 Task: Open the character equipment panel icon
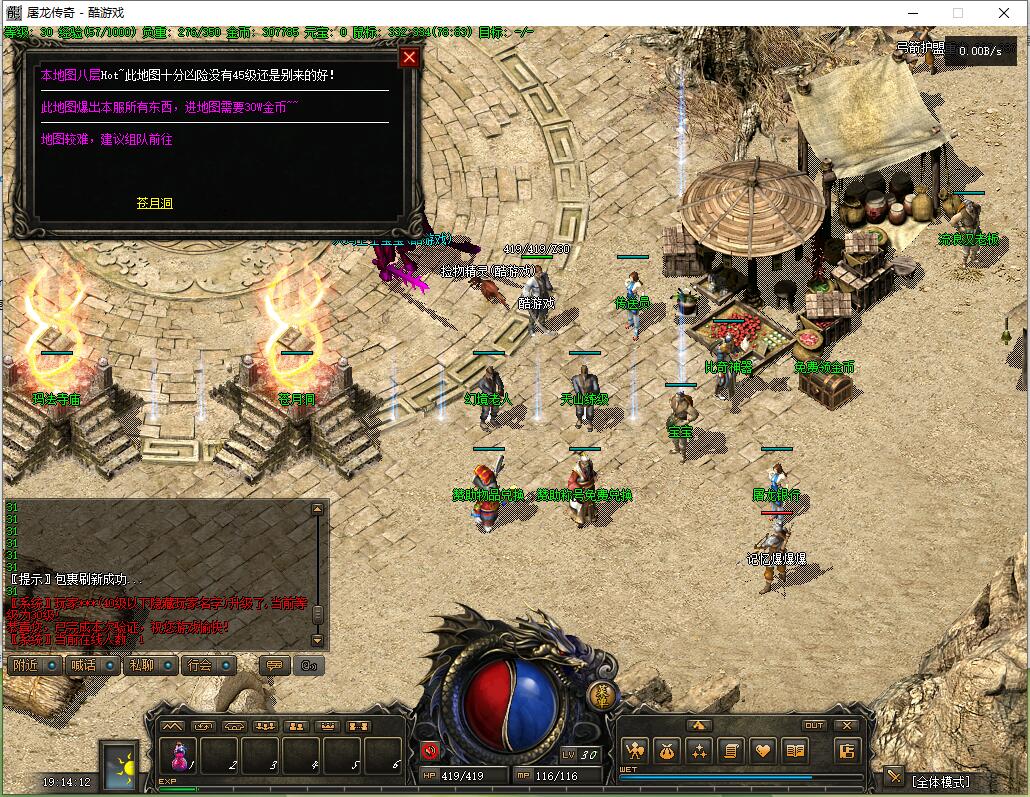(x=634, y=750)
